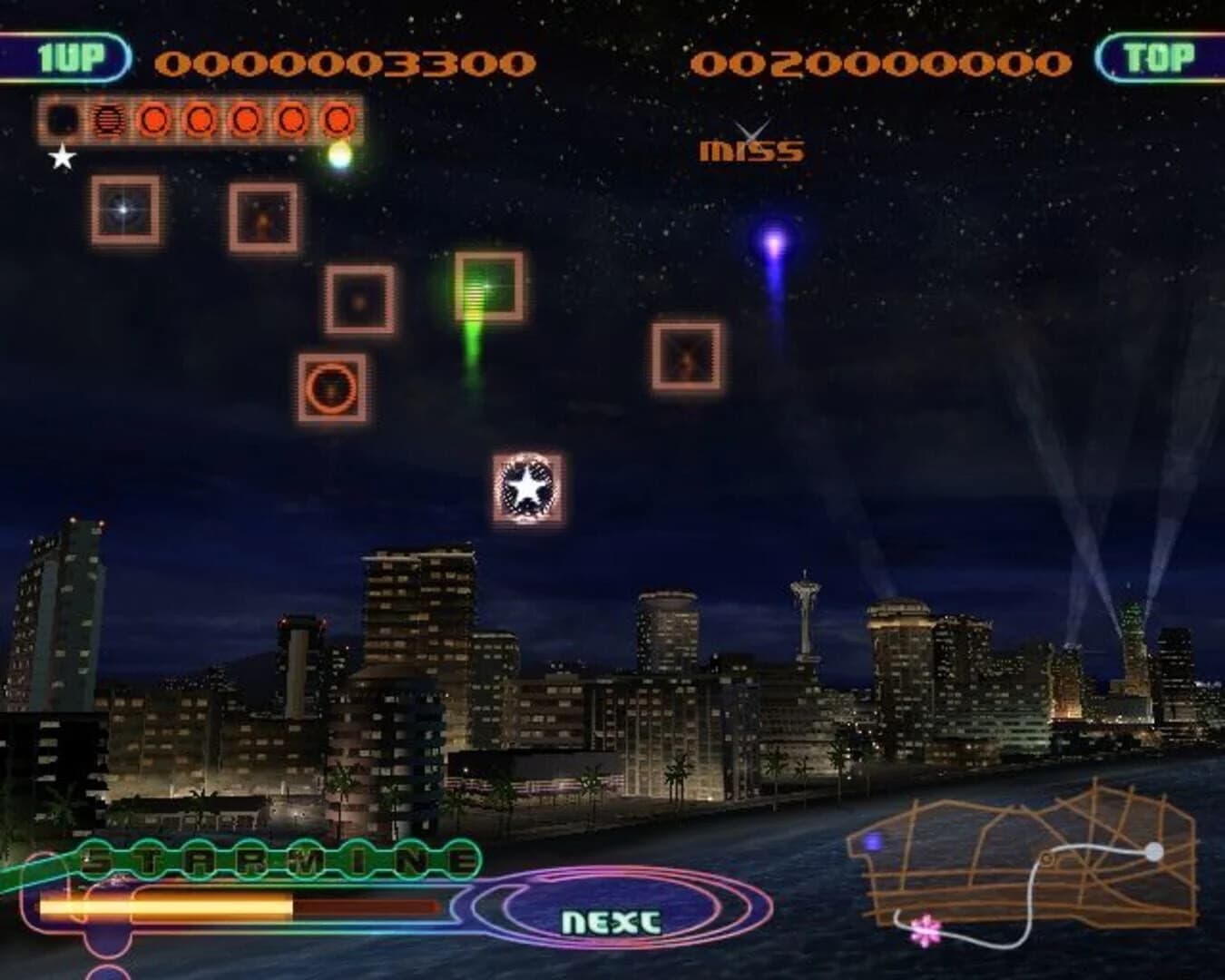1225x980 pixels.
Task: Expand the framed target above the city skyline
Action: click(x=685, y=354)
